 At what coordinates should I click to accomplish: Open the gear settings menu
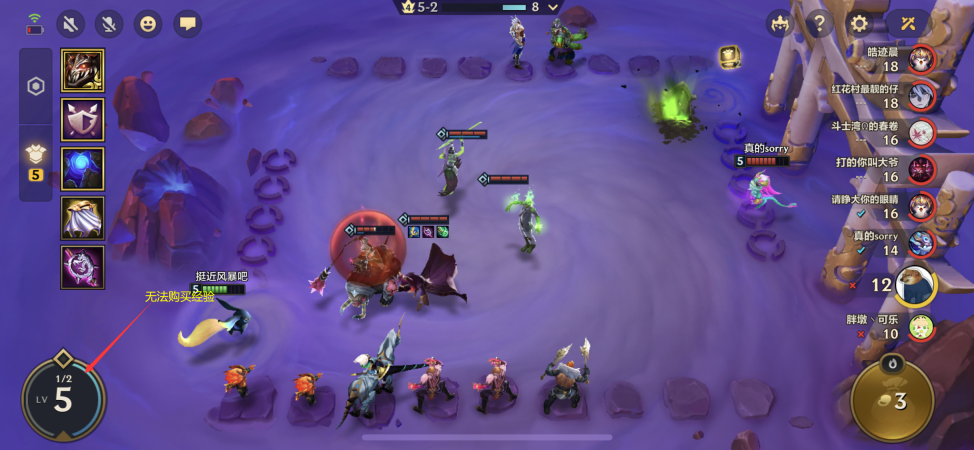858,23
